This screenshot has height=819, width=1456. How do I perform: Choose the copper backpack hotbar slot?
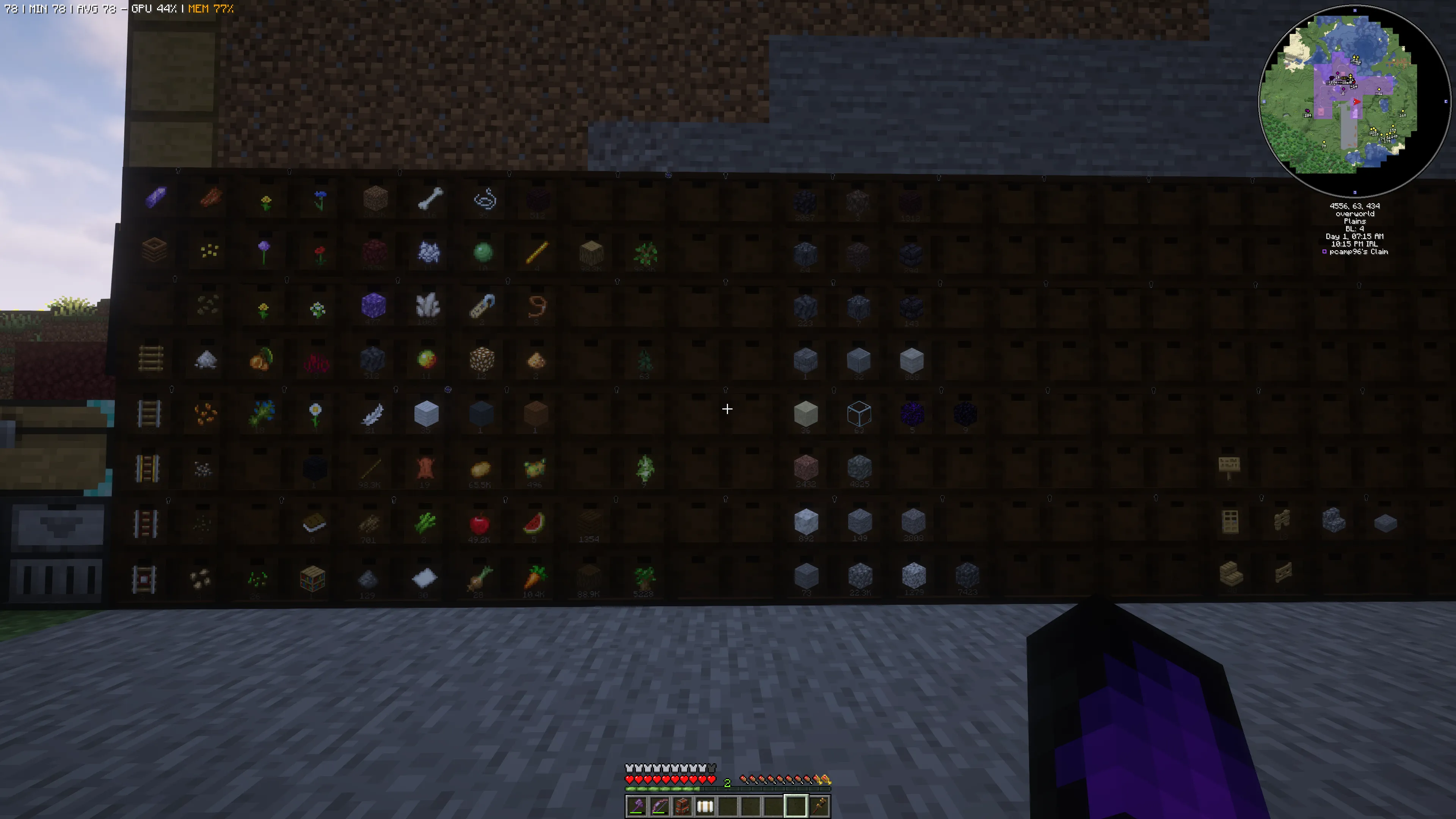pos(682,806)
